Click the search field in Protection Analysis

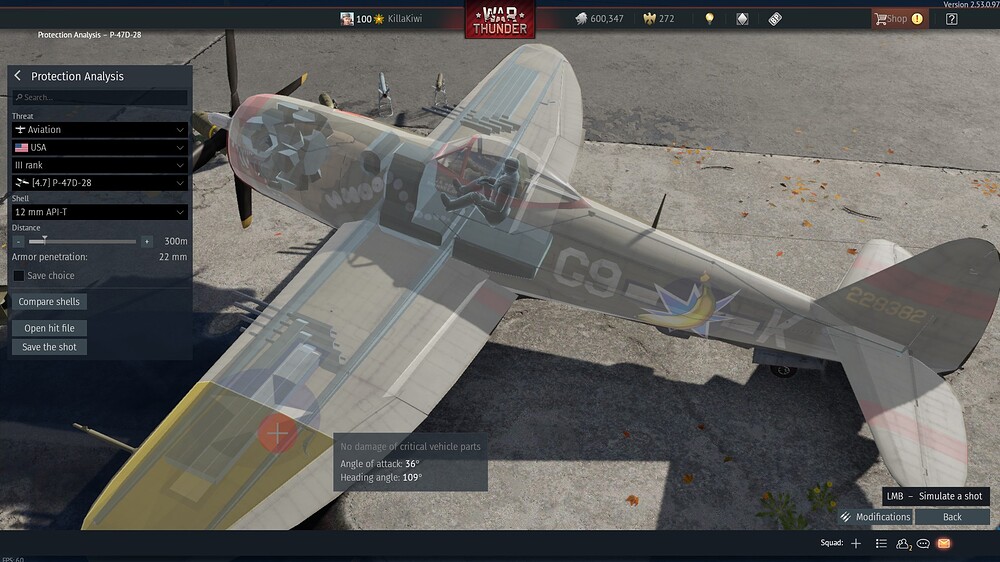pos(100,98)
